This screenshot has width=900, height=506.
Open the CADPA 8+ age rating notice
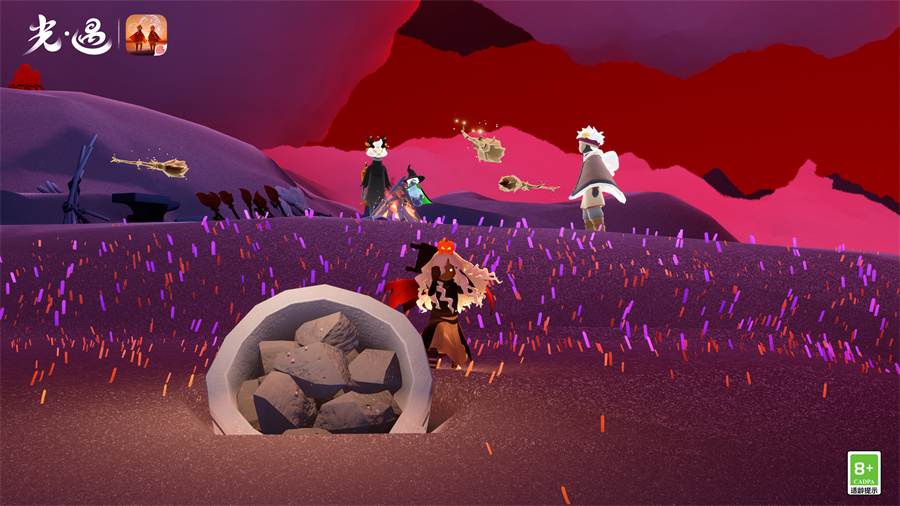pyautogui.click(x=864, y=472)
